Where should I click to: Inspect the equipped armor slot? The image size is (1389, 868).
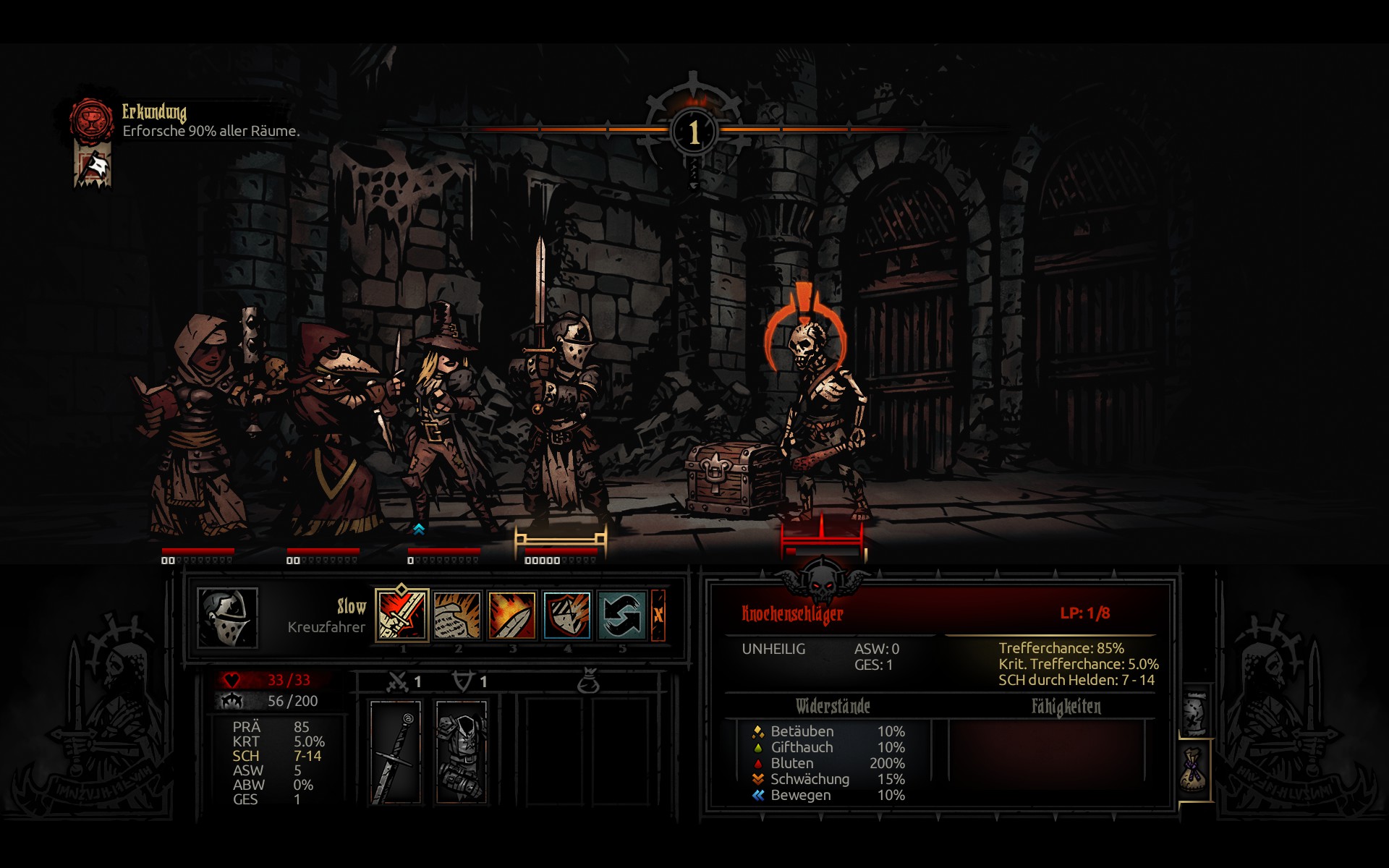point(461,752)
